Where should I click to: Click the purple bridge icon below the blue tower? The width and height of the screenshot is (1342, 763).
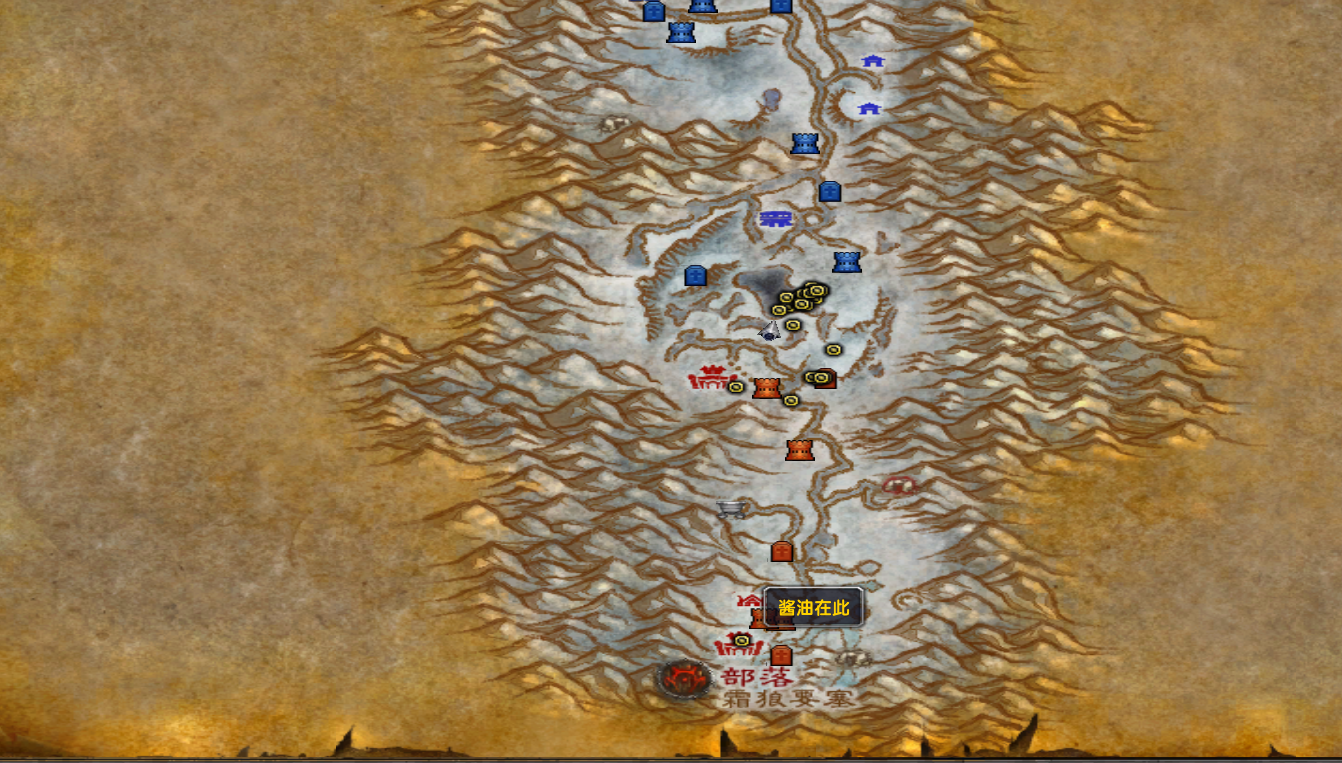point(777,220)
